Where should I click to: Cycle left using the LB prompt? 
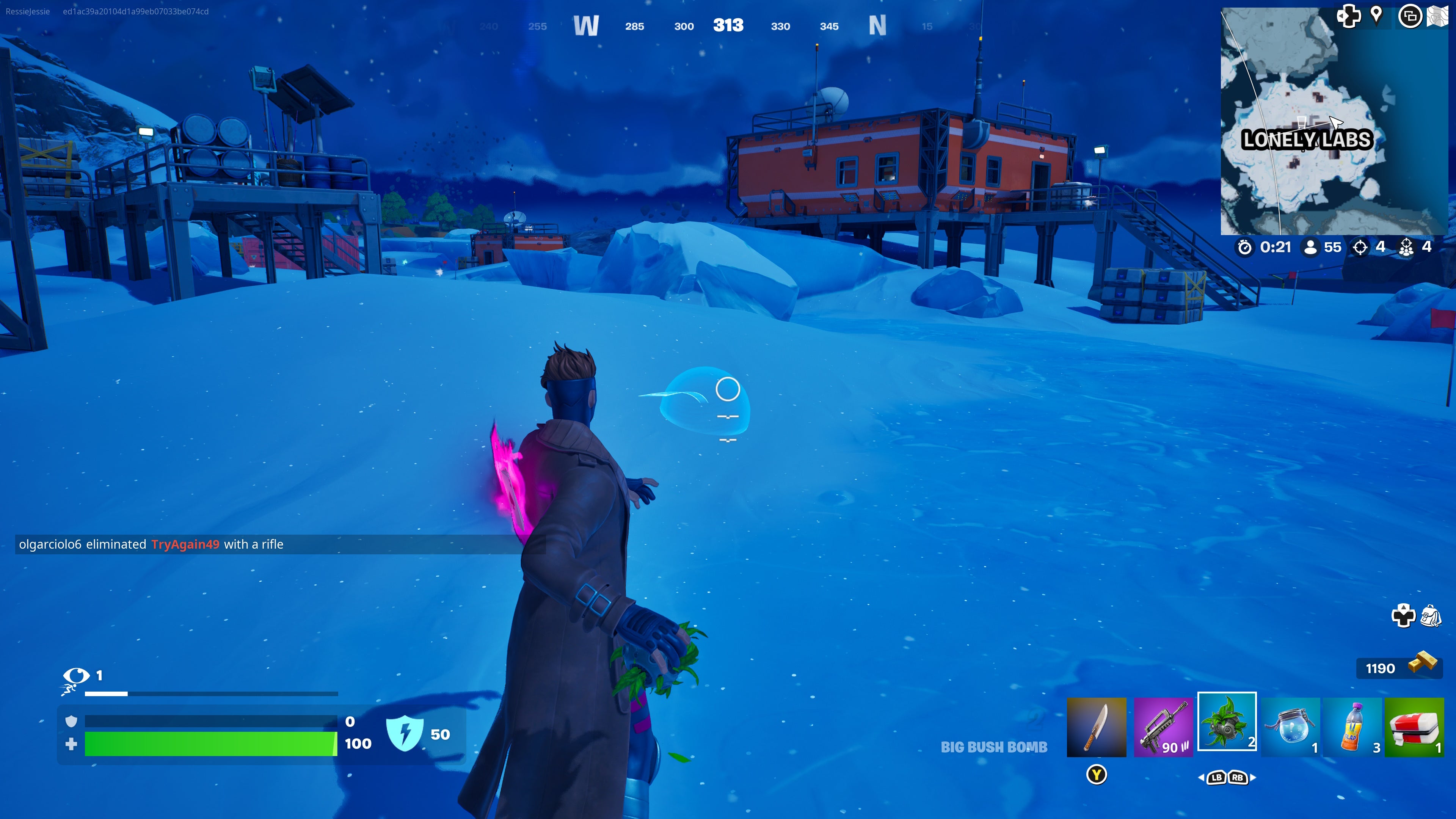pos(1218,778)
